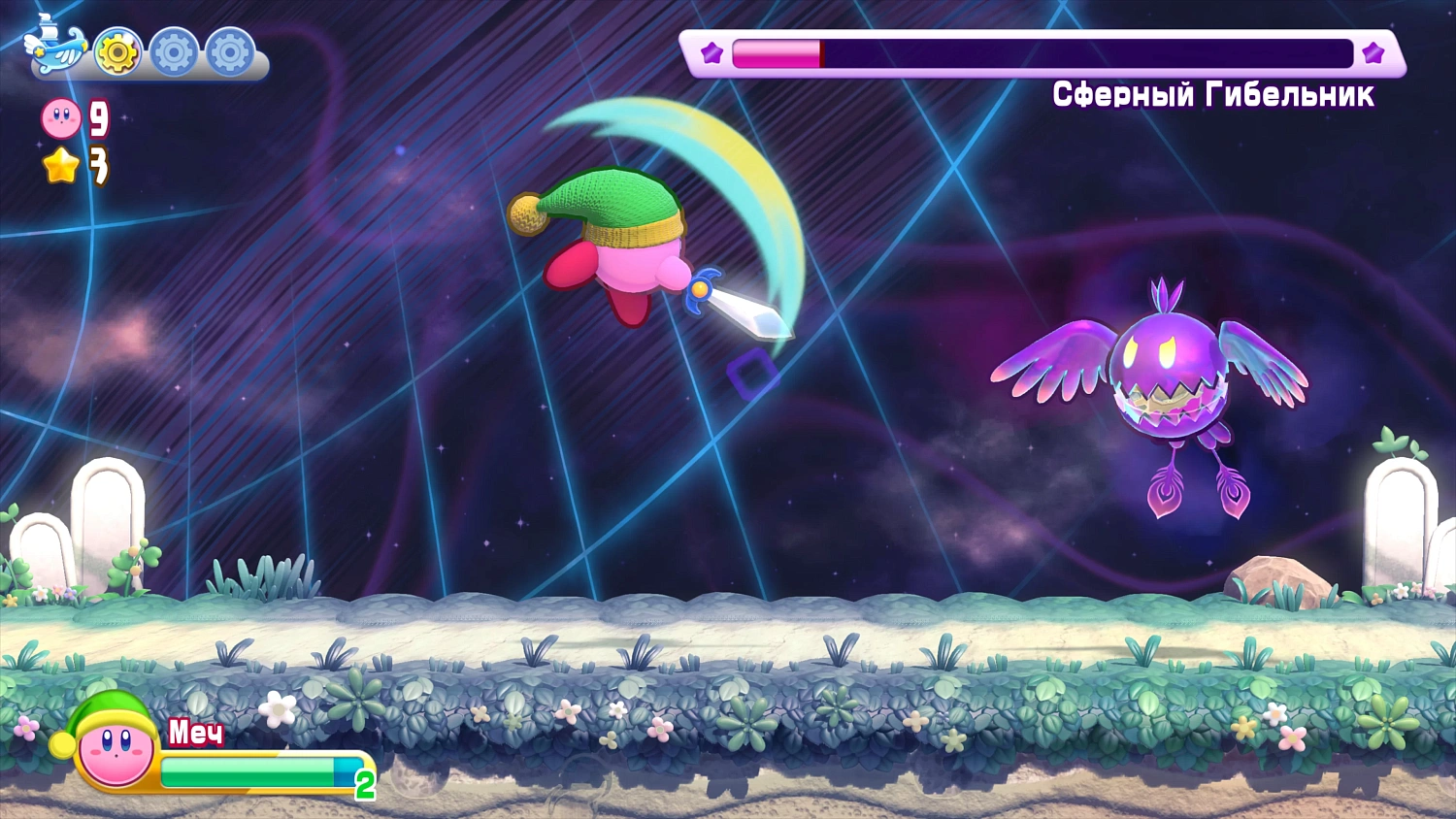Viewport: 1456px width, 819px height.
Task: Click the purple star on boss bar left end
Action: coord(710,55)
